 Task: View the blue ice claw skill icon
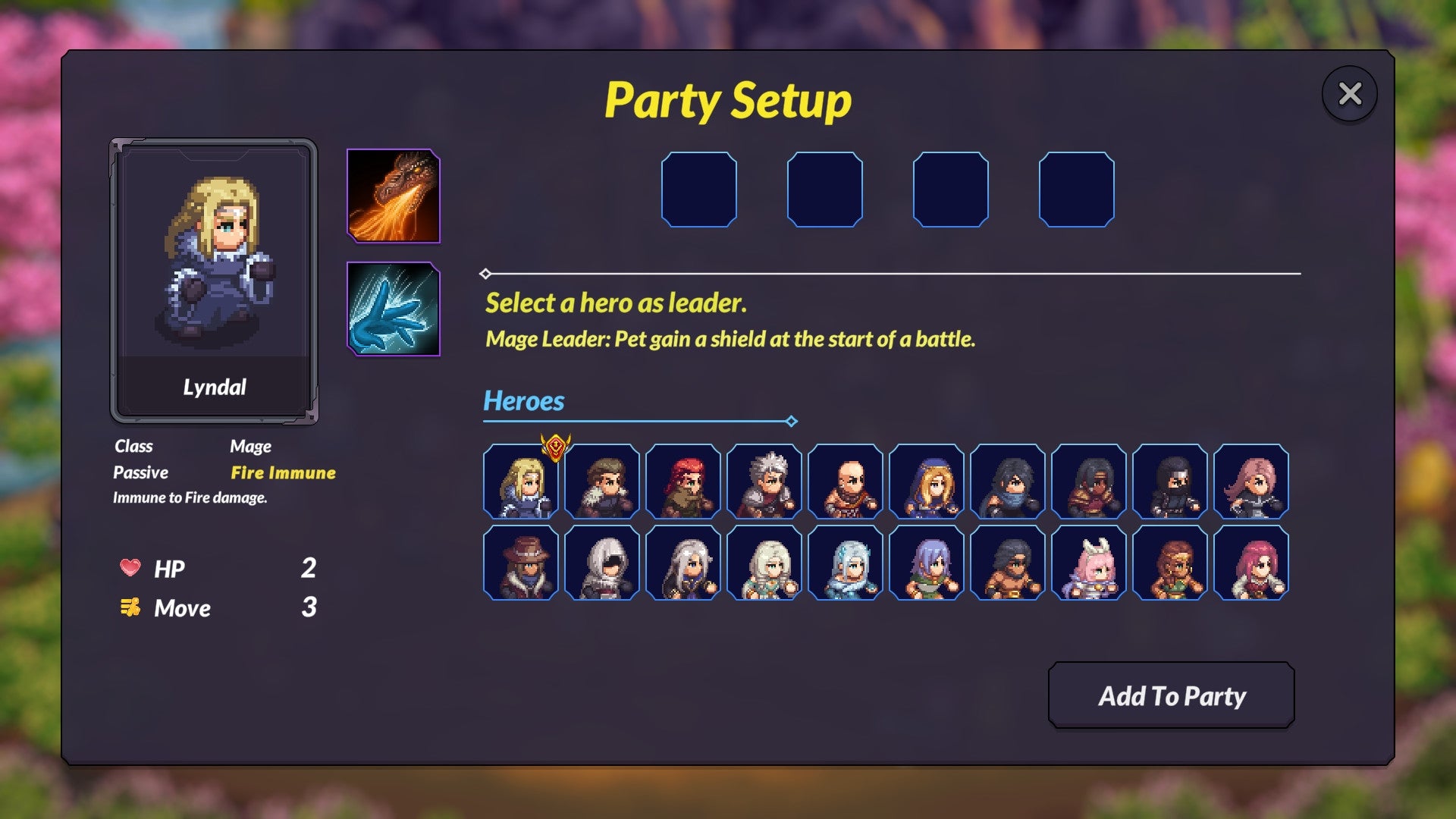[393, 311]
